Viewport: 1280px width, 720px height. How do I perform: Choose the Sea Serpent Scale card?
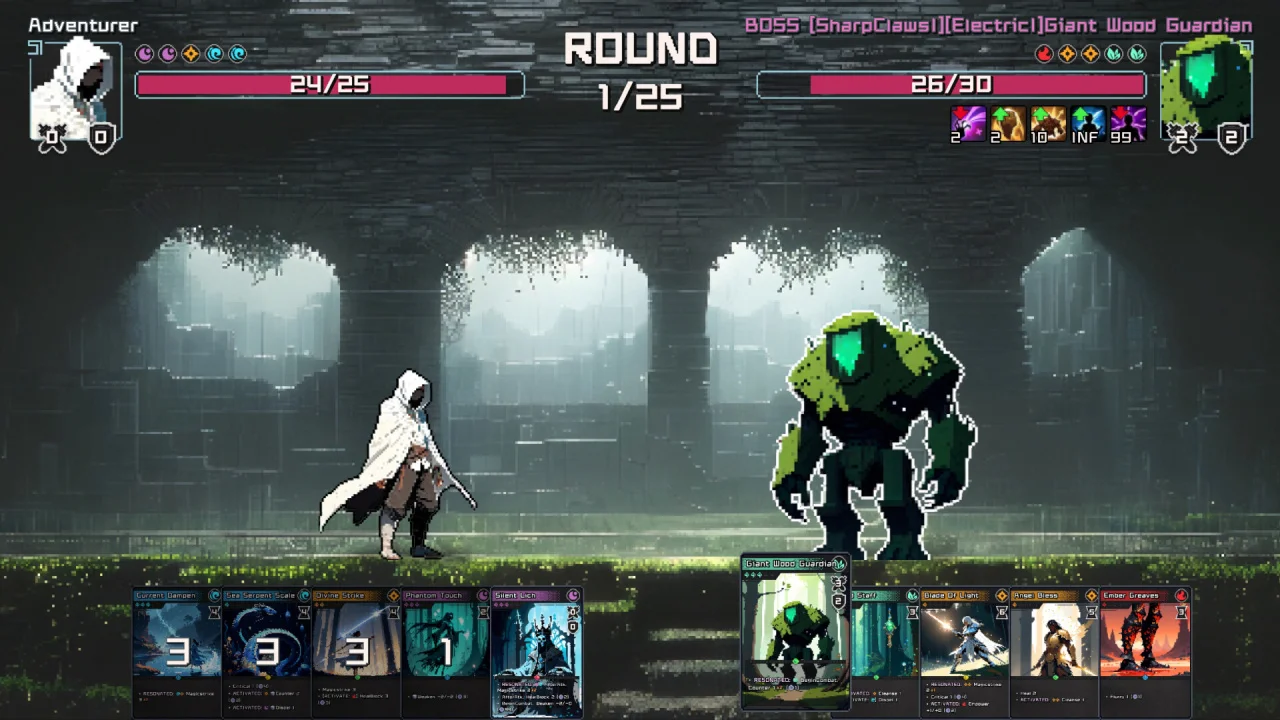pos(266,650)
